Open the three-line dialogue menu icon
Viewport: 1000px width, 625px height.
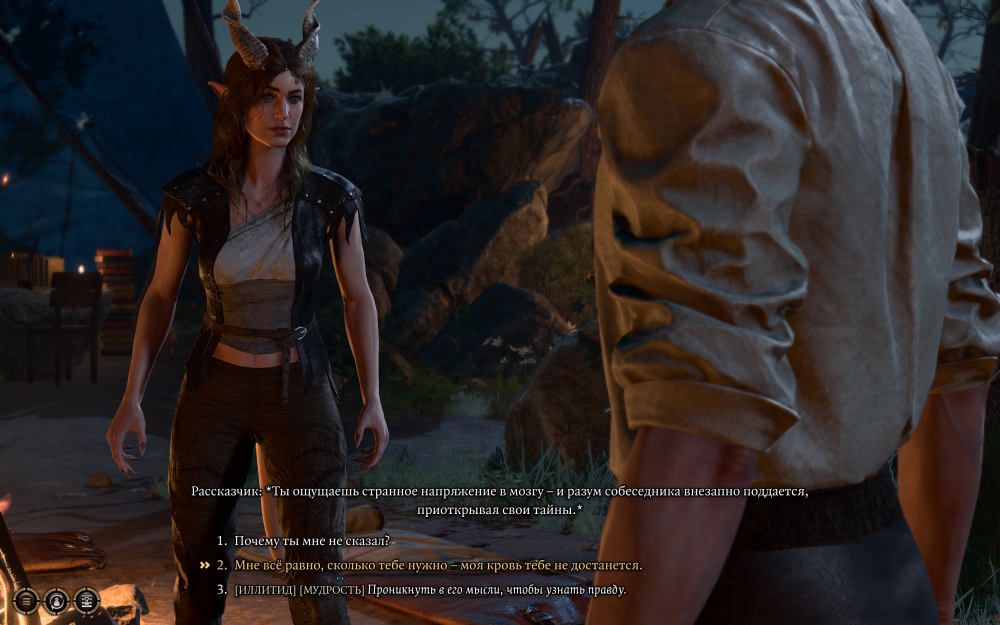point(26,600)
